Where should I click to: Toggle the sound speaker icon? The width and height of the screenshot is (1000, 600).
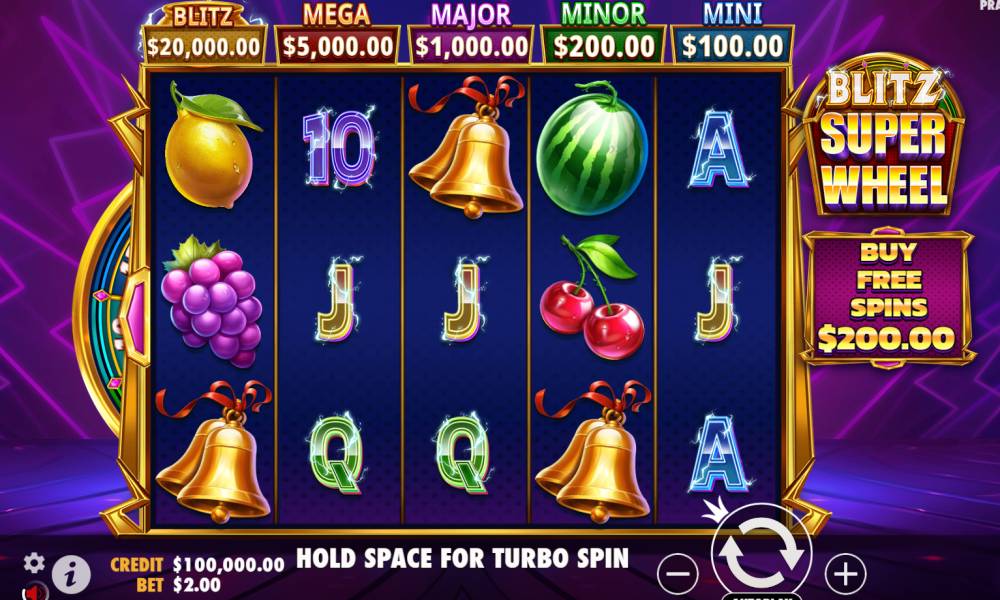(34, 592)
